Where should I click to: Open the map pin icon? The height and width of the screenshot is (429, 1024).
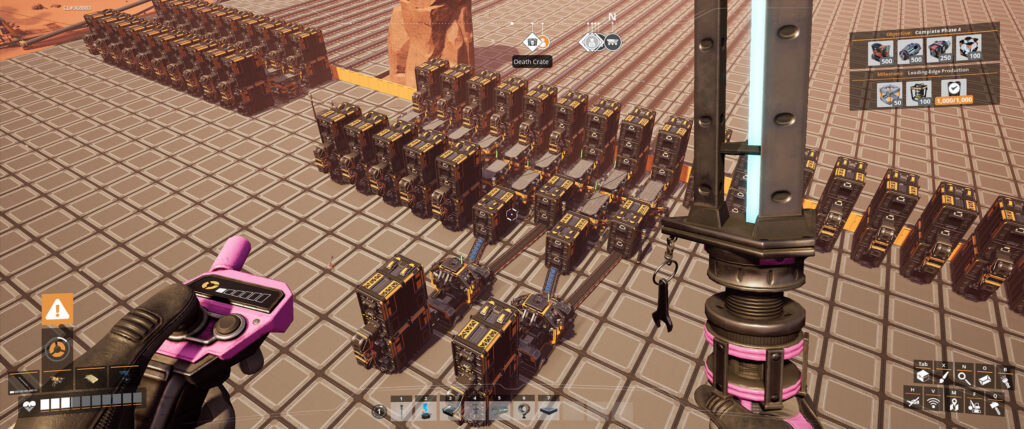953,403
